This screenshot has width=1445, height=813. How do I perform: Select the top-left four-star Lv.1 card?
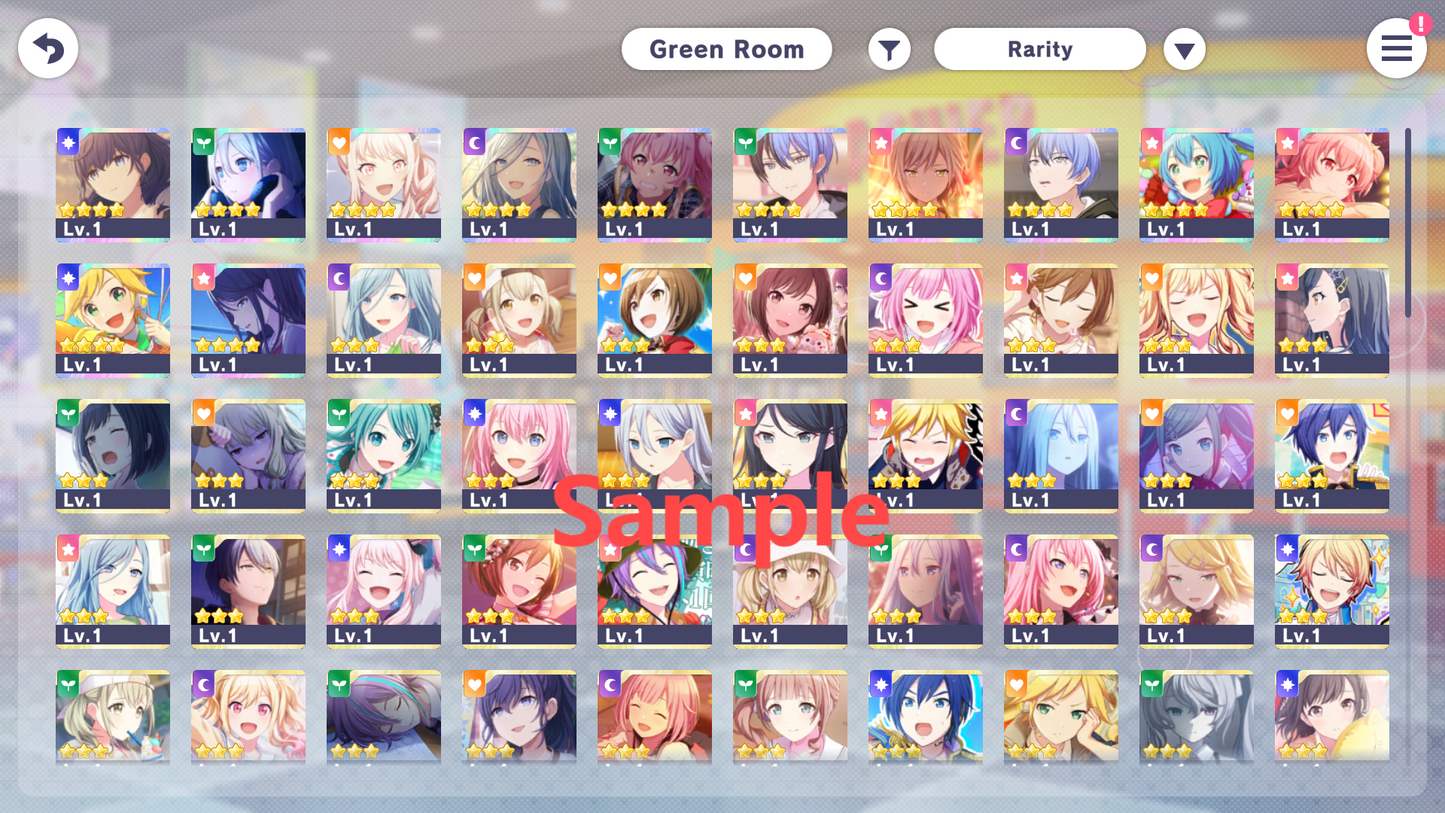pyautogui.click(x=113, y=185)
